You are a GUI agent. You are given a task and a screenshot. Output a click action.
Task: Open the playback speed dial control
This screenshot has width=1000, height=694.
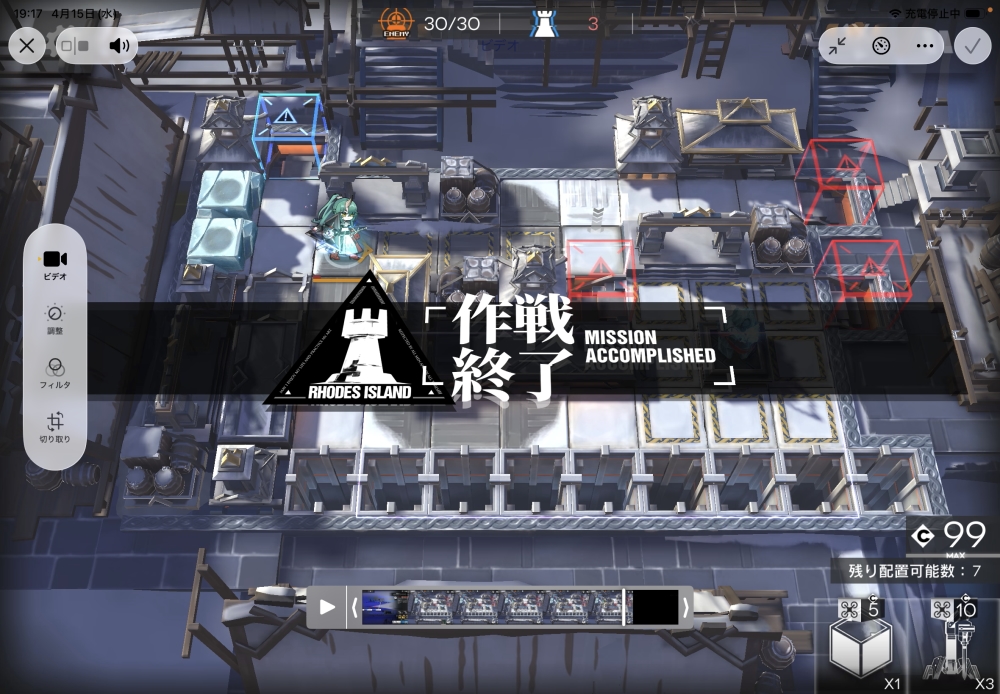click(x=881, y=45)
